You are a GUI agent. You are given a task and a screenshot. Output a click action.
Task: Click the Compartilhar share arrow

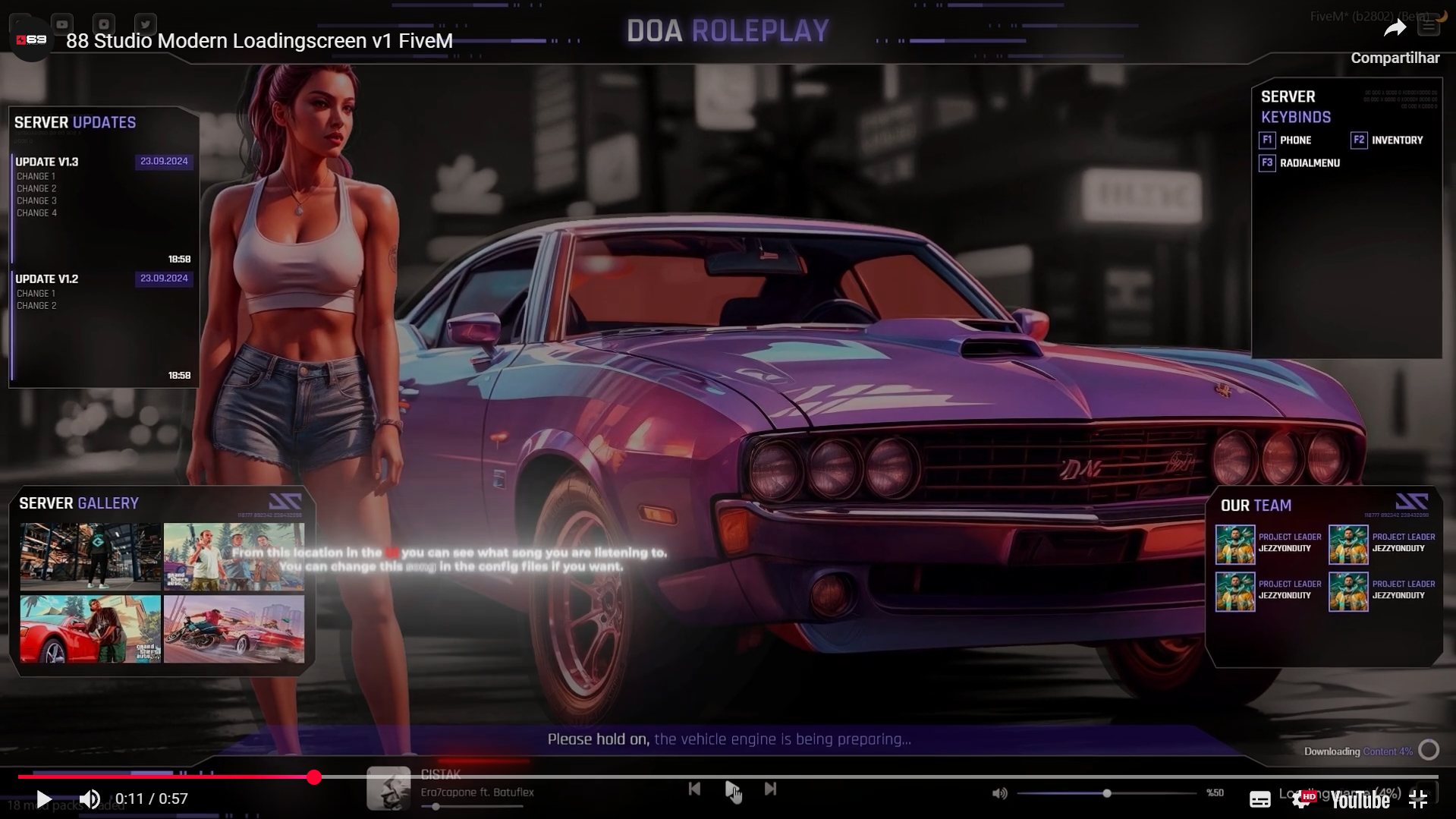(1395, 30)
